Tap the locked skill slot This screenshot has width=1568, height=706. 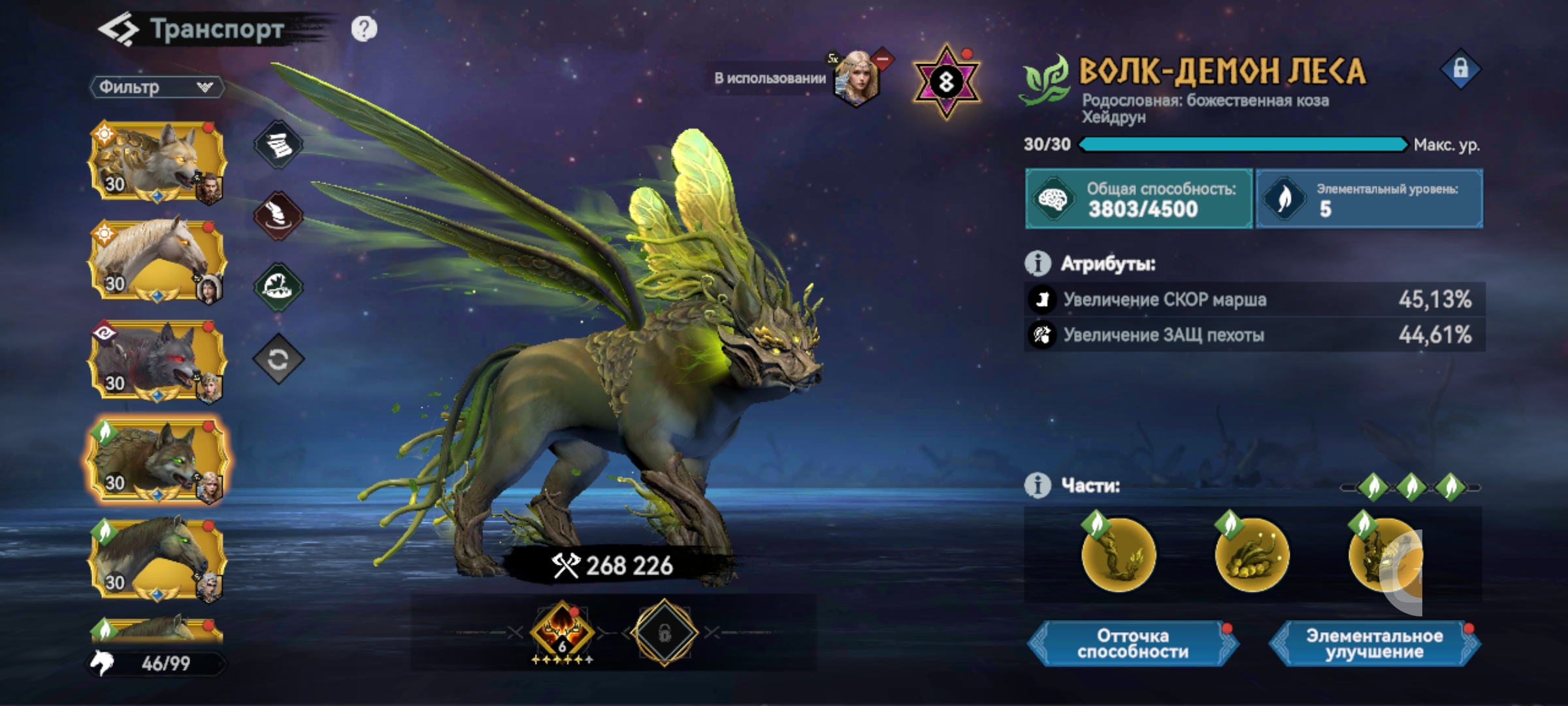click(664, 633)
